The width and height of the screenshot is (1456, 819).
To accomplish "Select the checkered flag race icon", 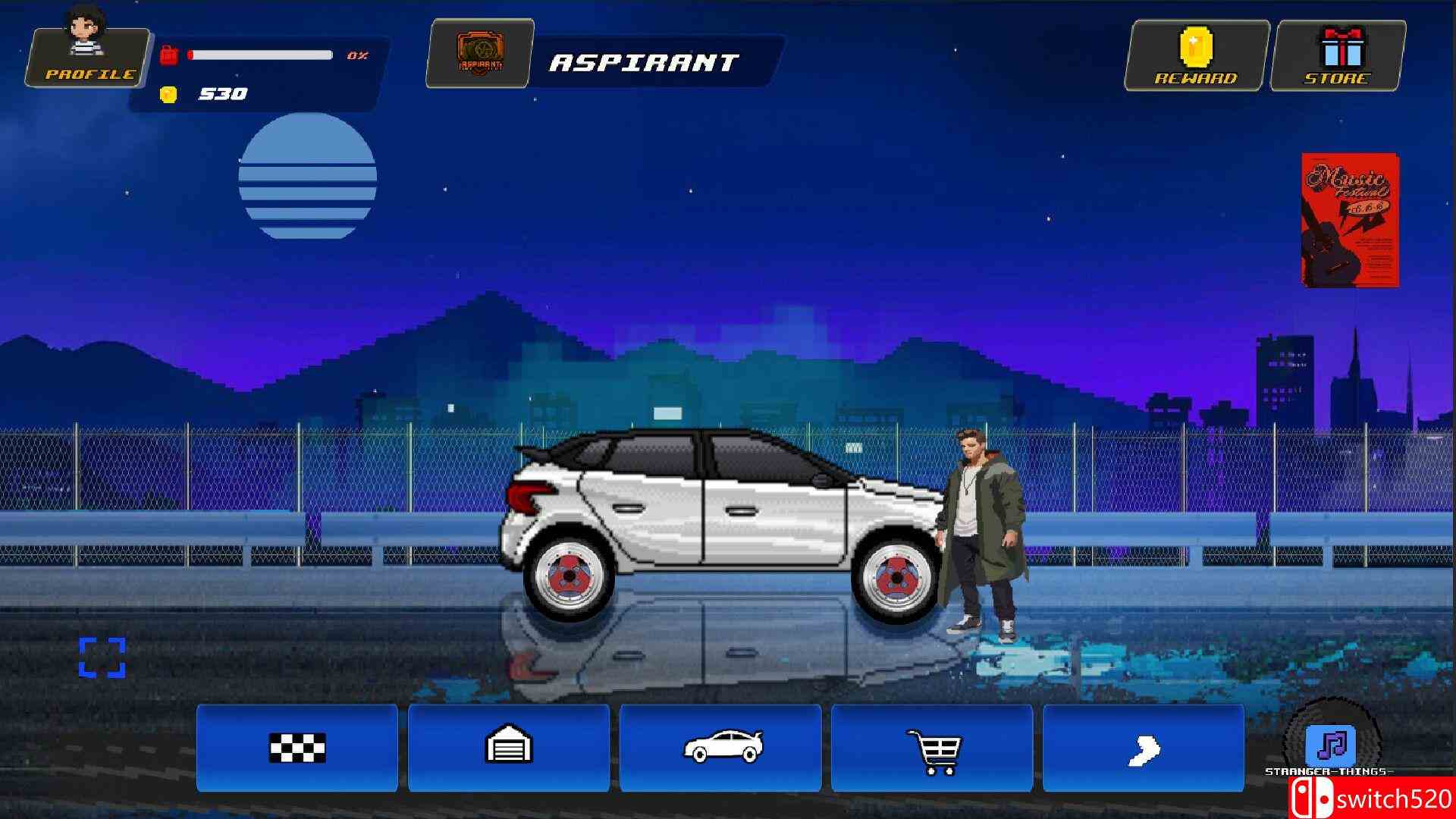I will [297, 747].
